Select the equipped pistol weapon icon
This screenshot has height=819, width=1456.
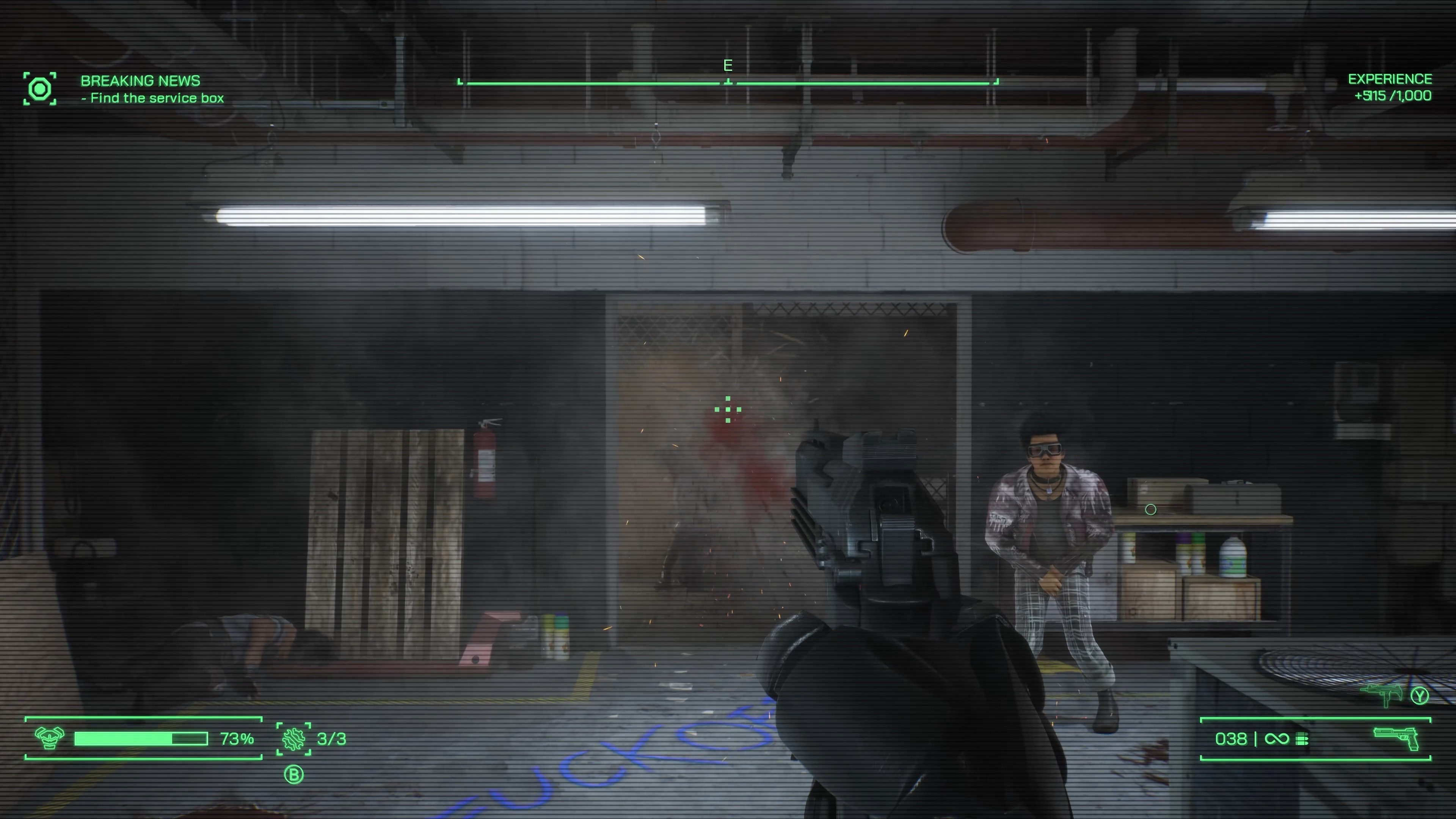1395,738
